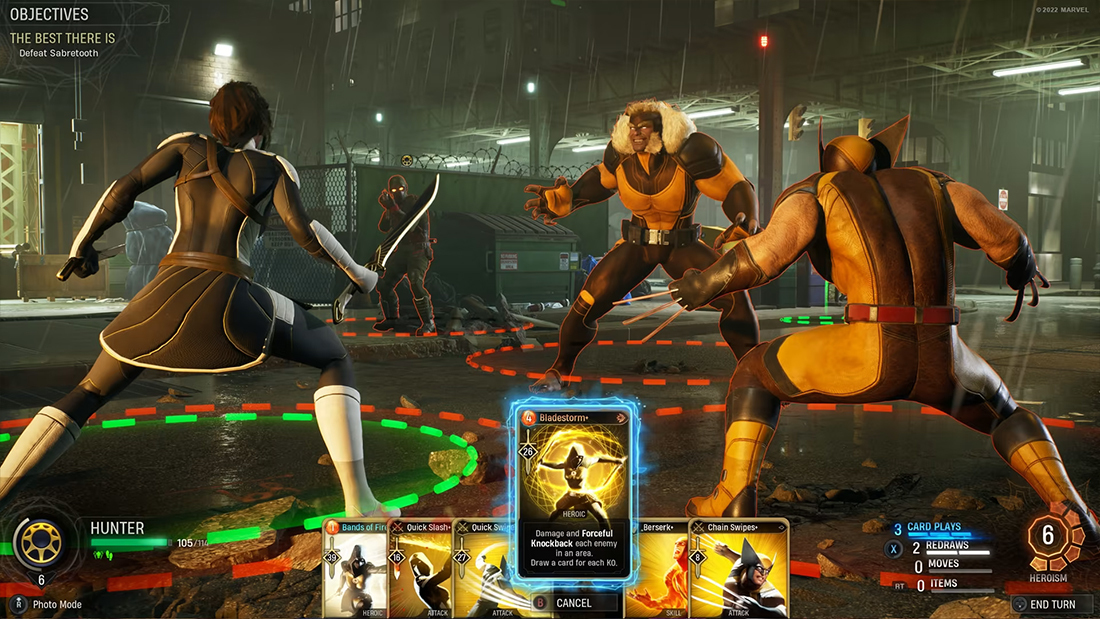Choose the Quick Slash attack card

pyautogui.click(x=420, y=570)
